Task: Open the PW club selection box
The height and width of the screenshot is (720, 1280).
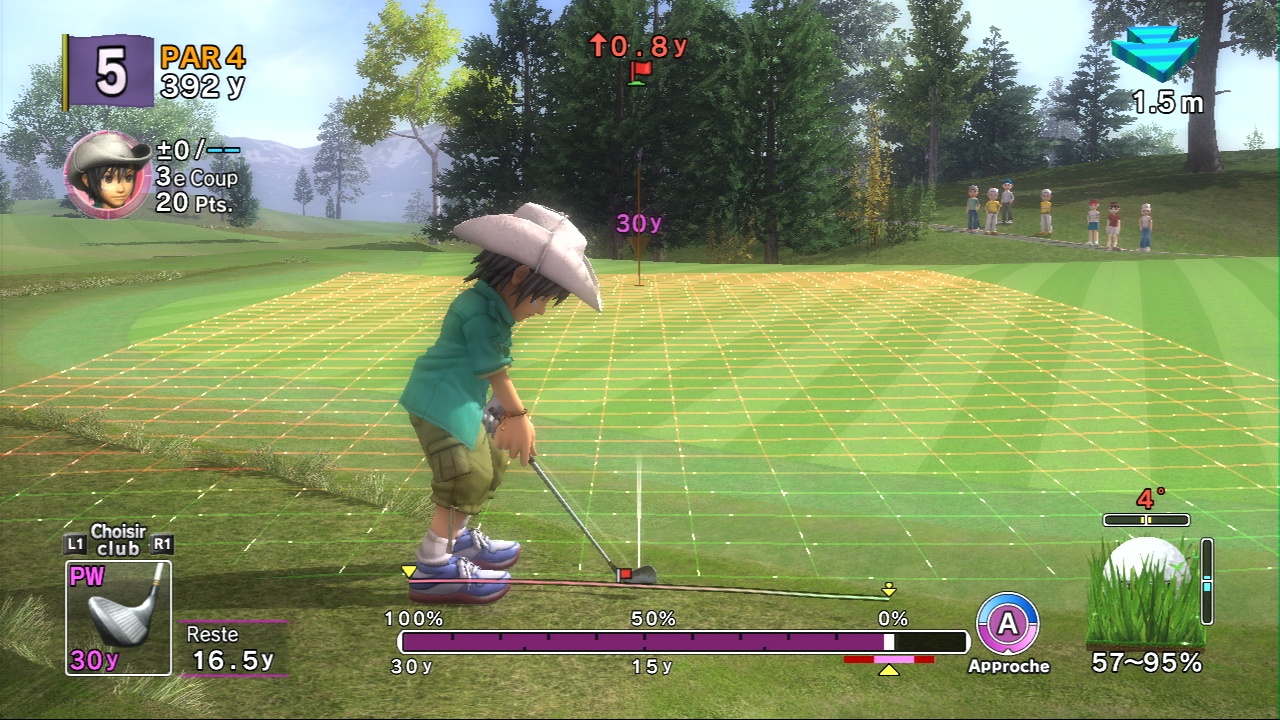Action: point(118,617)
